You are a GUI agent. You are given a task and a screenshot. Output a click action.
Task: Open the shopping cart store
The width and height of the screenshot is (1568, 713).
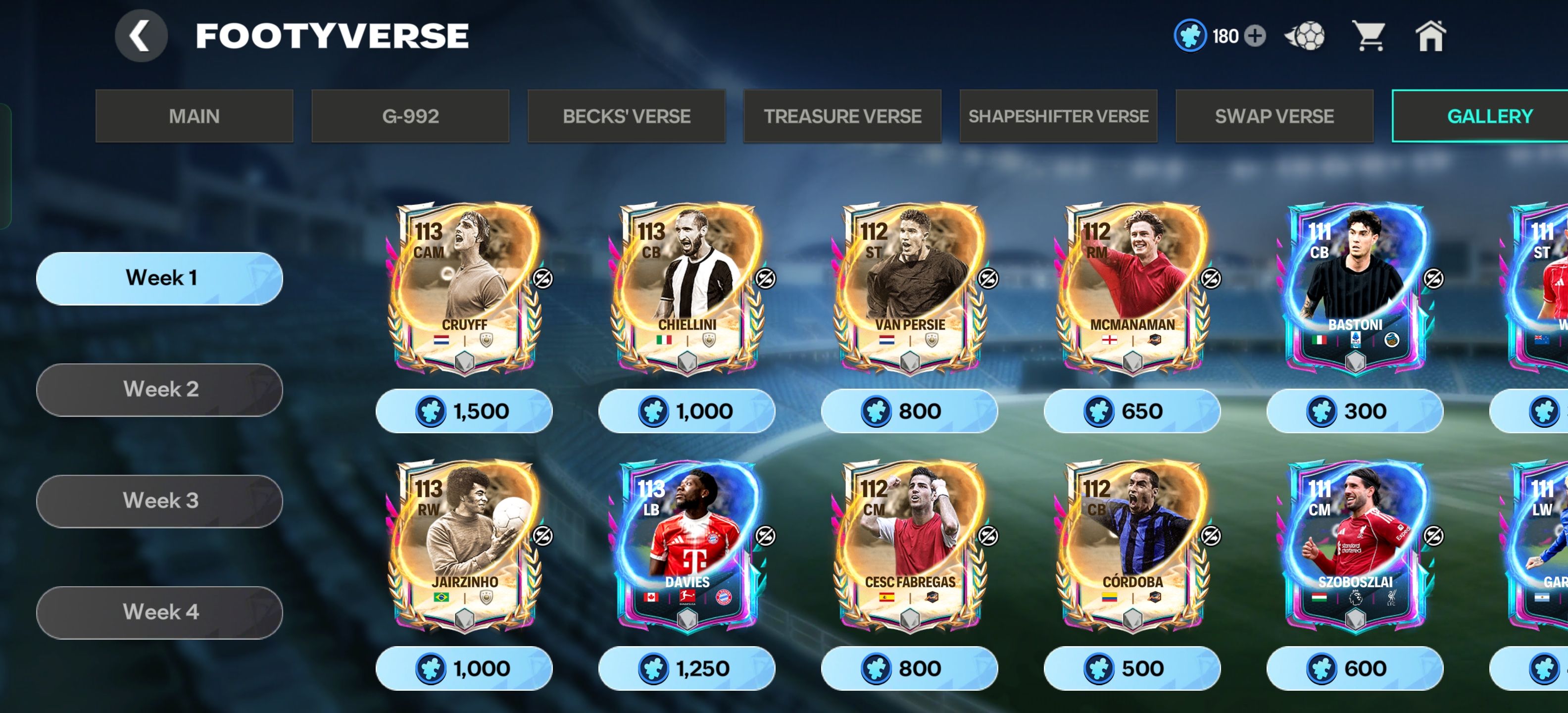point(1369,36)
